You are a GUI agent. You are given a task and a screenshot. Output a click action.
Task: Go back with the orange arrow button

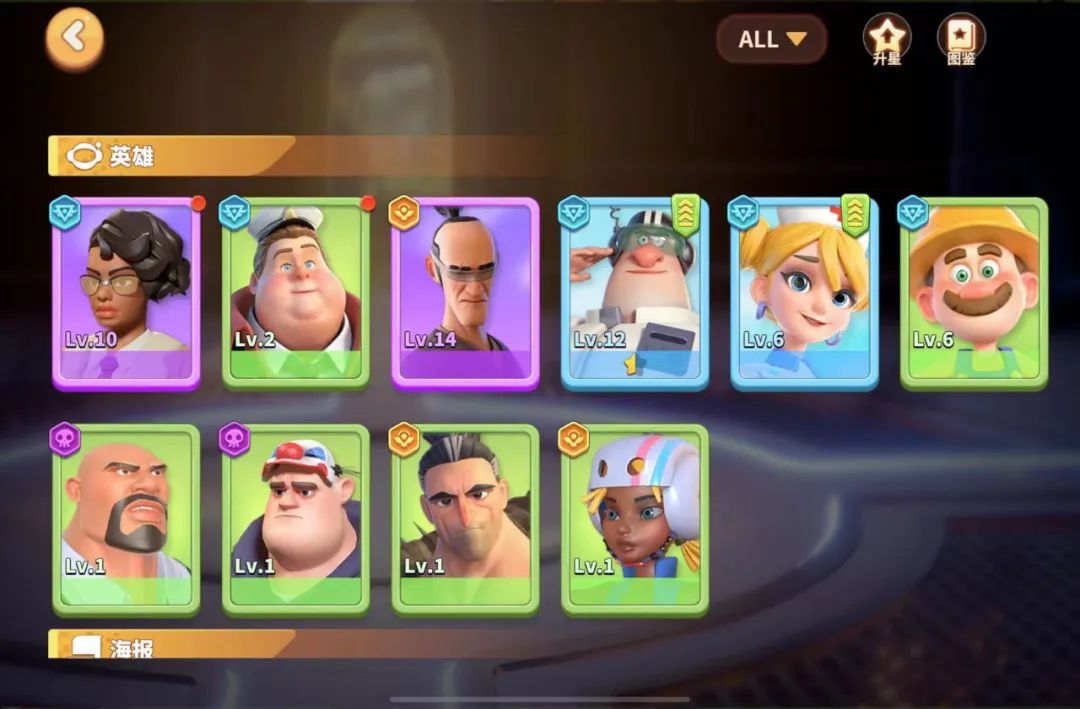click(74, 39)
